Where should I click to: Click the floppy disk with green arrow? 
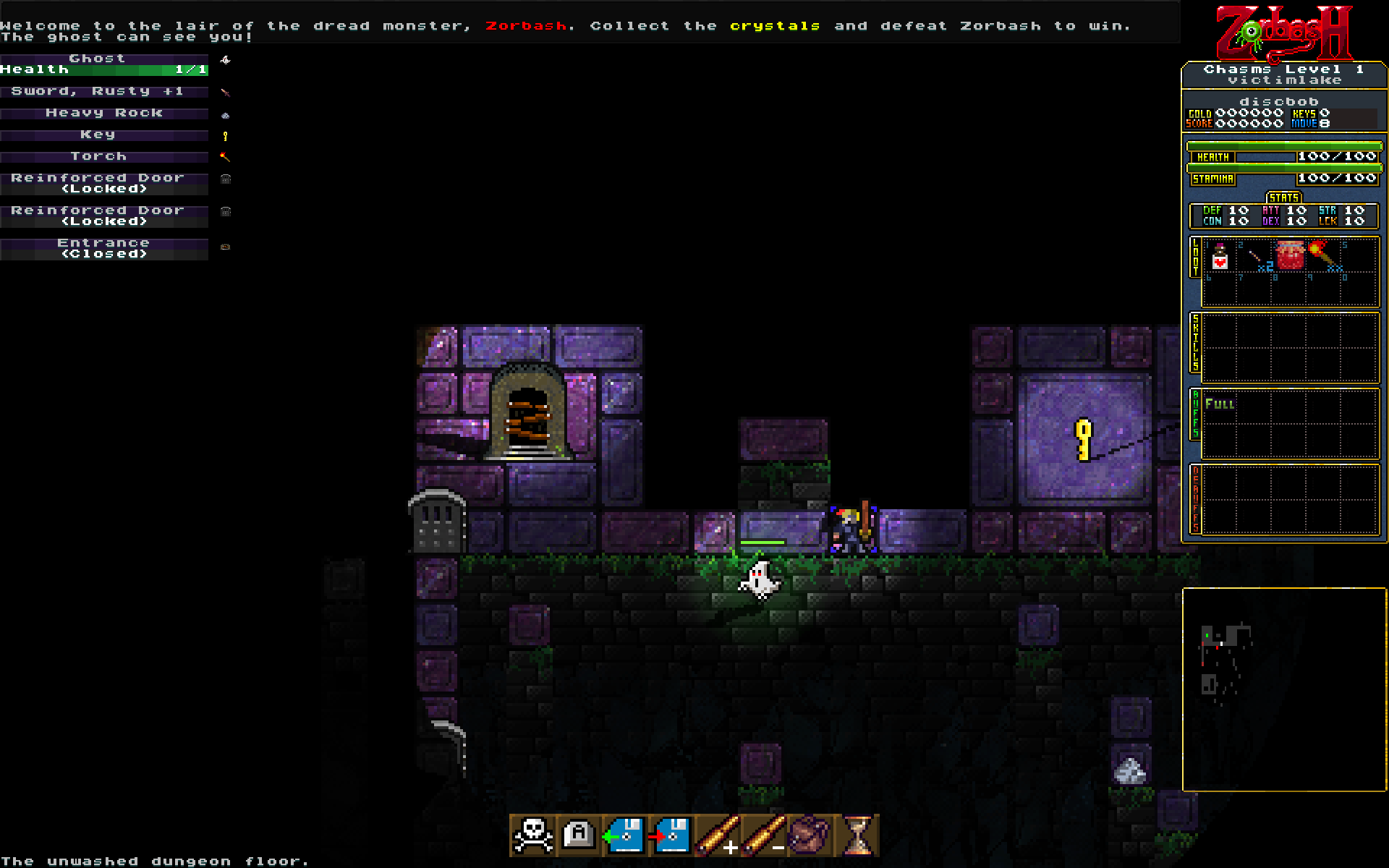pos(625,835)
